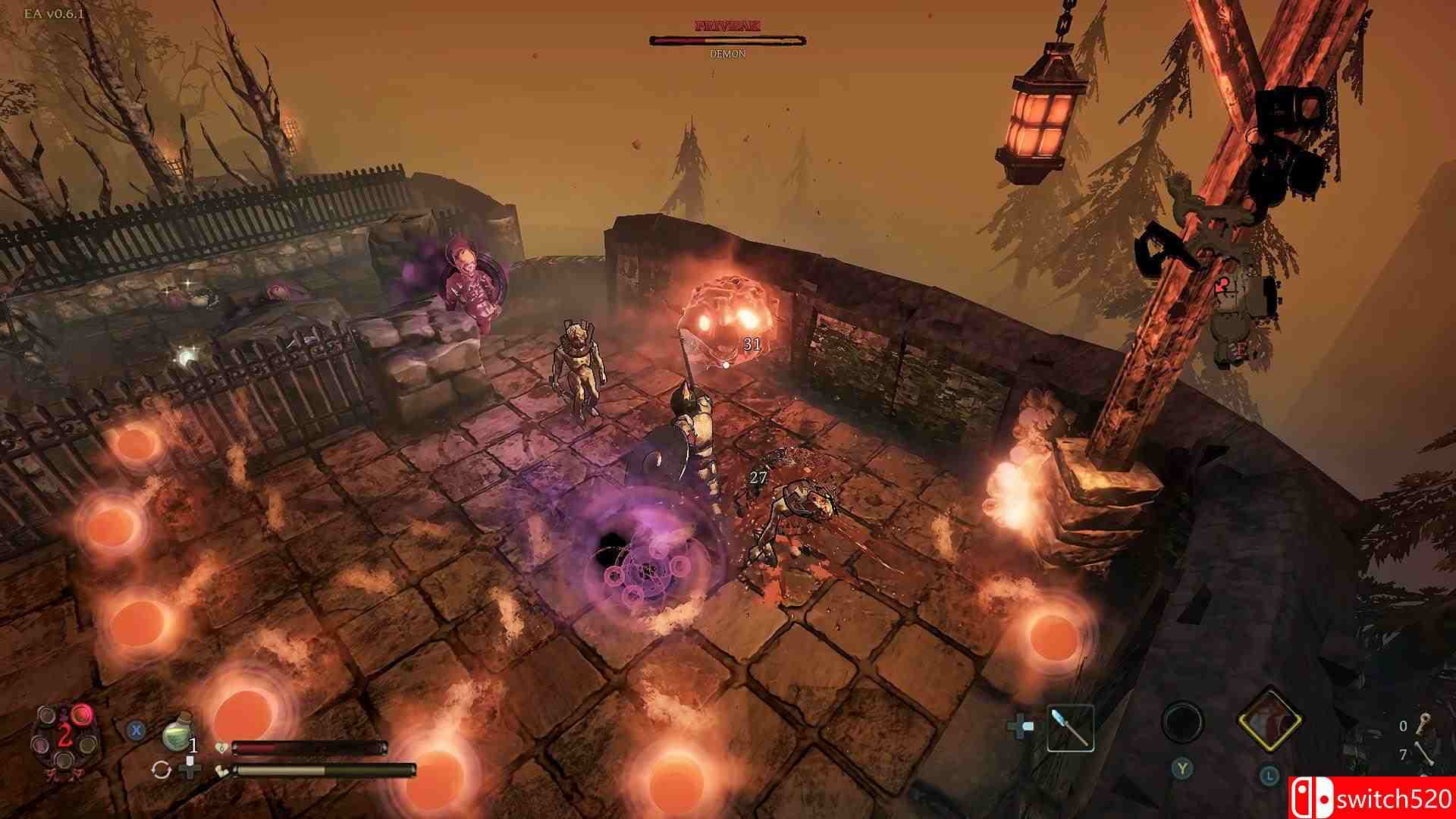Click the circular cooldown refresh arrow icon
The height and width of the screenshot is (819, 1456).
[160, 770]
